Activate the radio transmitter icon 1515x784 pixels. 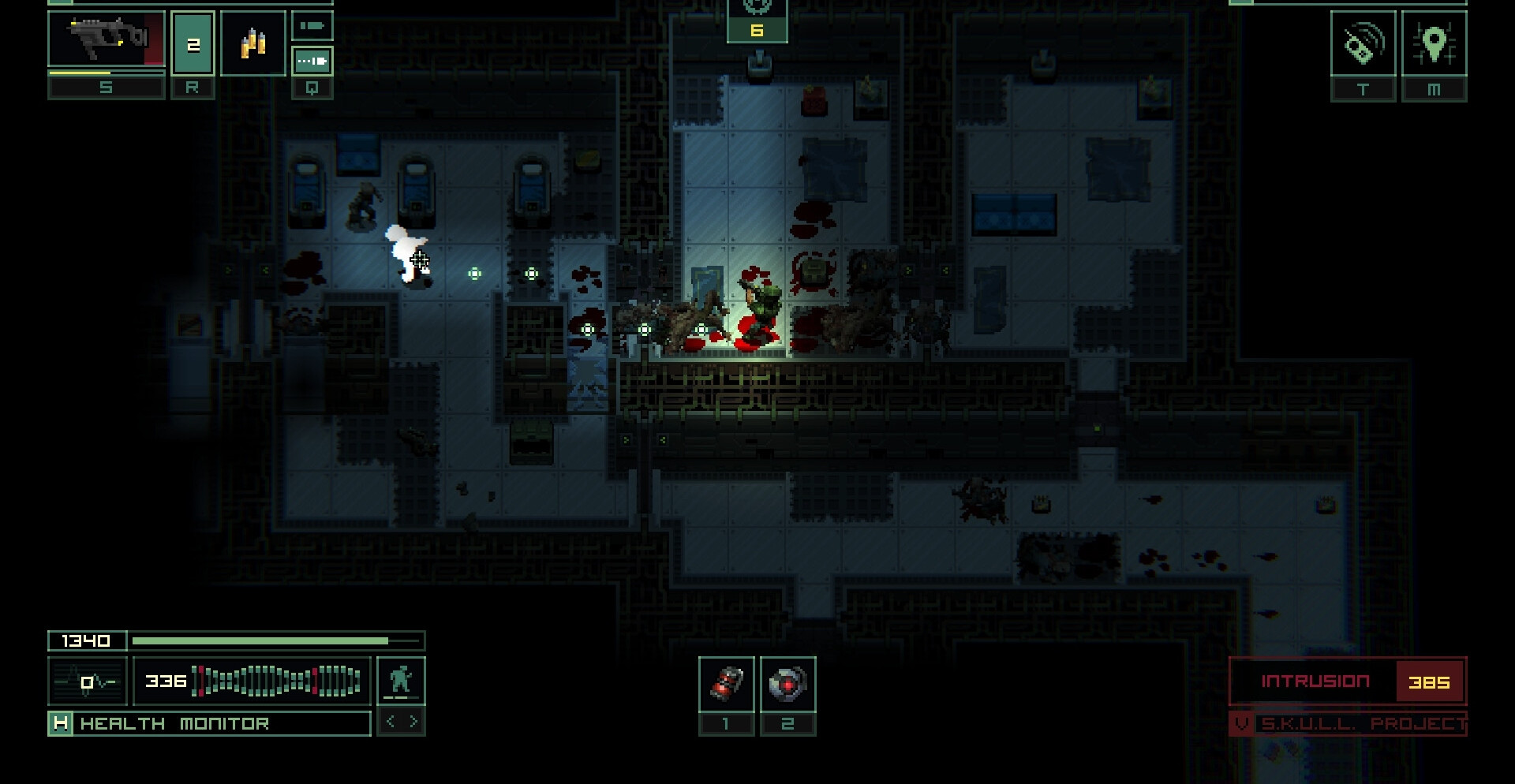coord(1363,43)
